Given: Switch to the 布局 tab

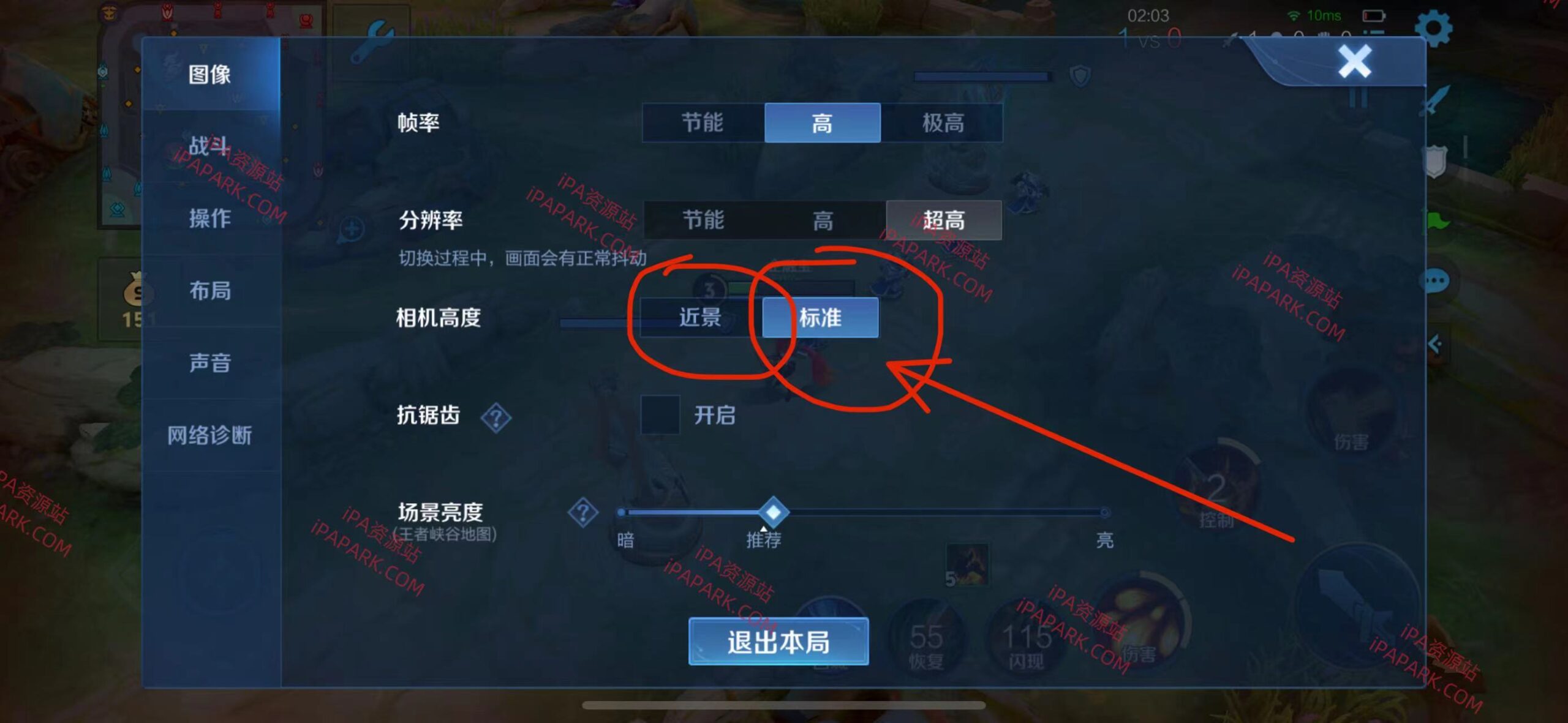Looking at the screenshot, I should coord(211,291).
